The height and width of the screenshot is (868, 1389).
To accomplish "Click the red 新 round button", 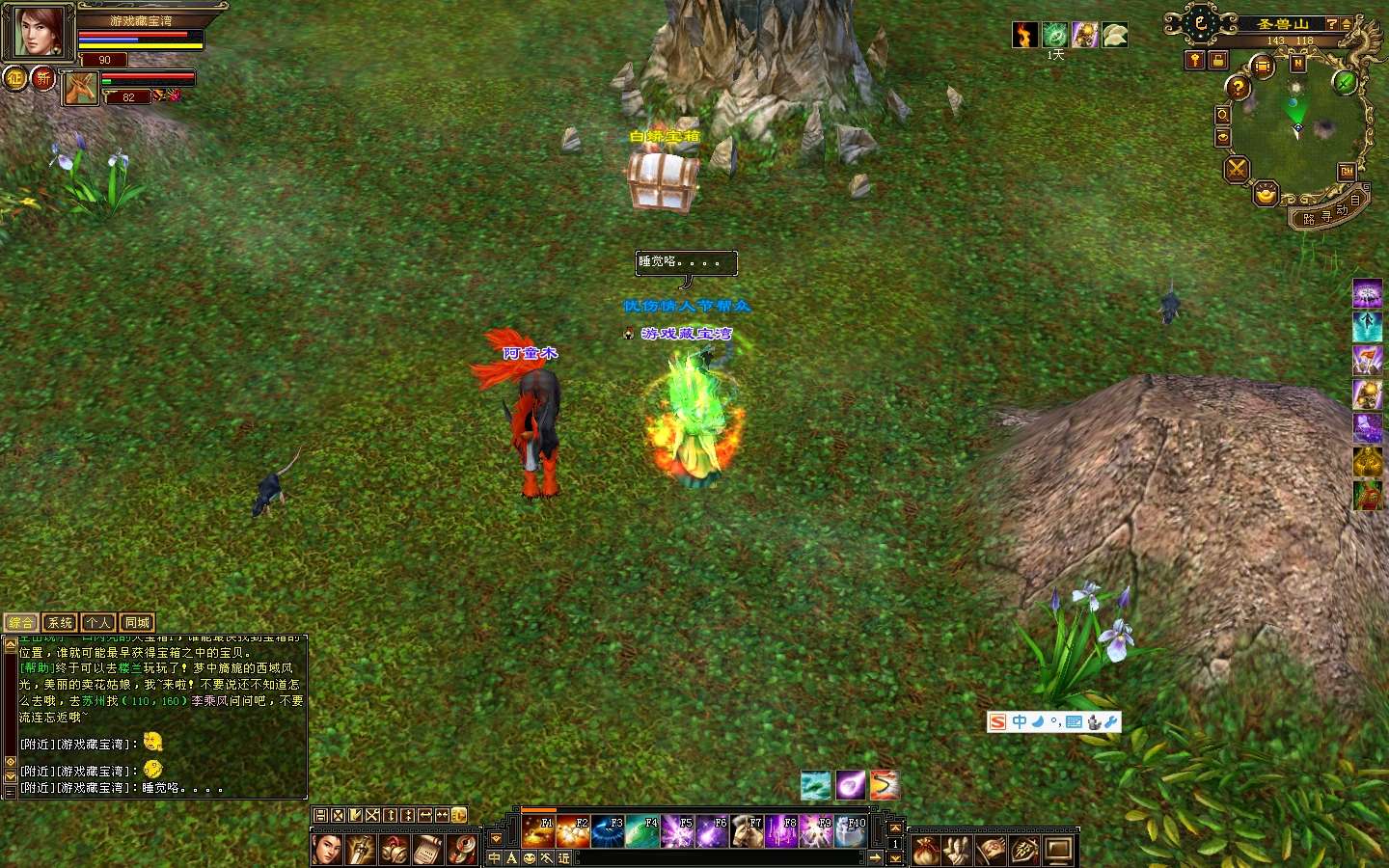I will click(x=43, y=78).
